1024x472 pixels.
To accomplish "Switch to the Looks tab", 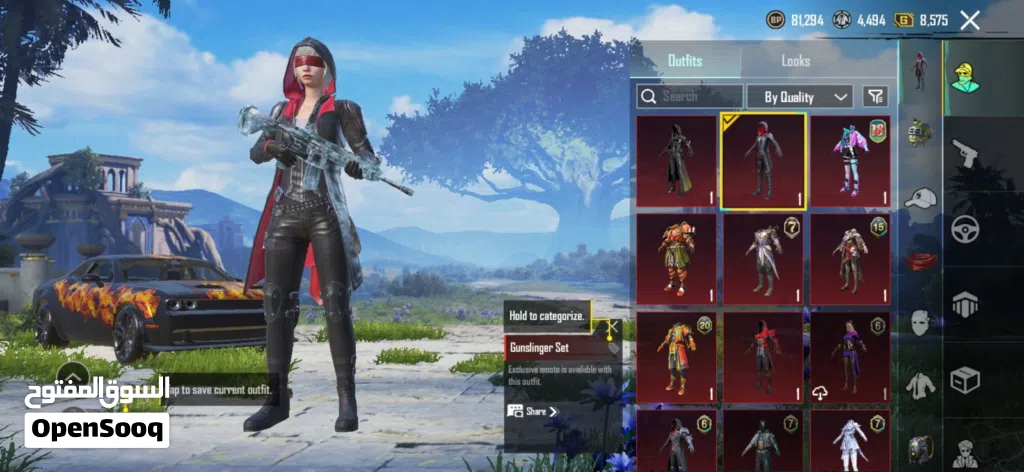I will (x=795, y=61).
